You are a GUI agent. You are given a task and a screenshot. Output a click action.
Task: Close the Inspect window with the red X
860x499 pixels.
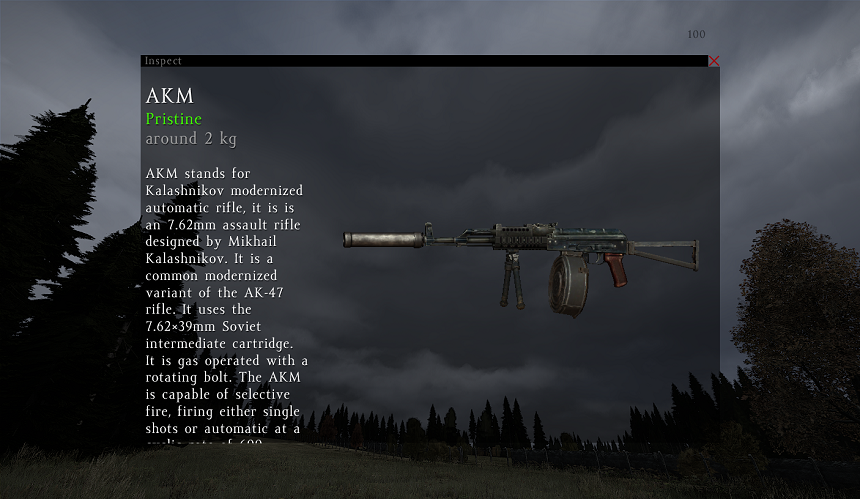pyautogui.click(x=713, y=61)
